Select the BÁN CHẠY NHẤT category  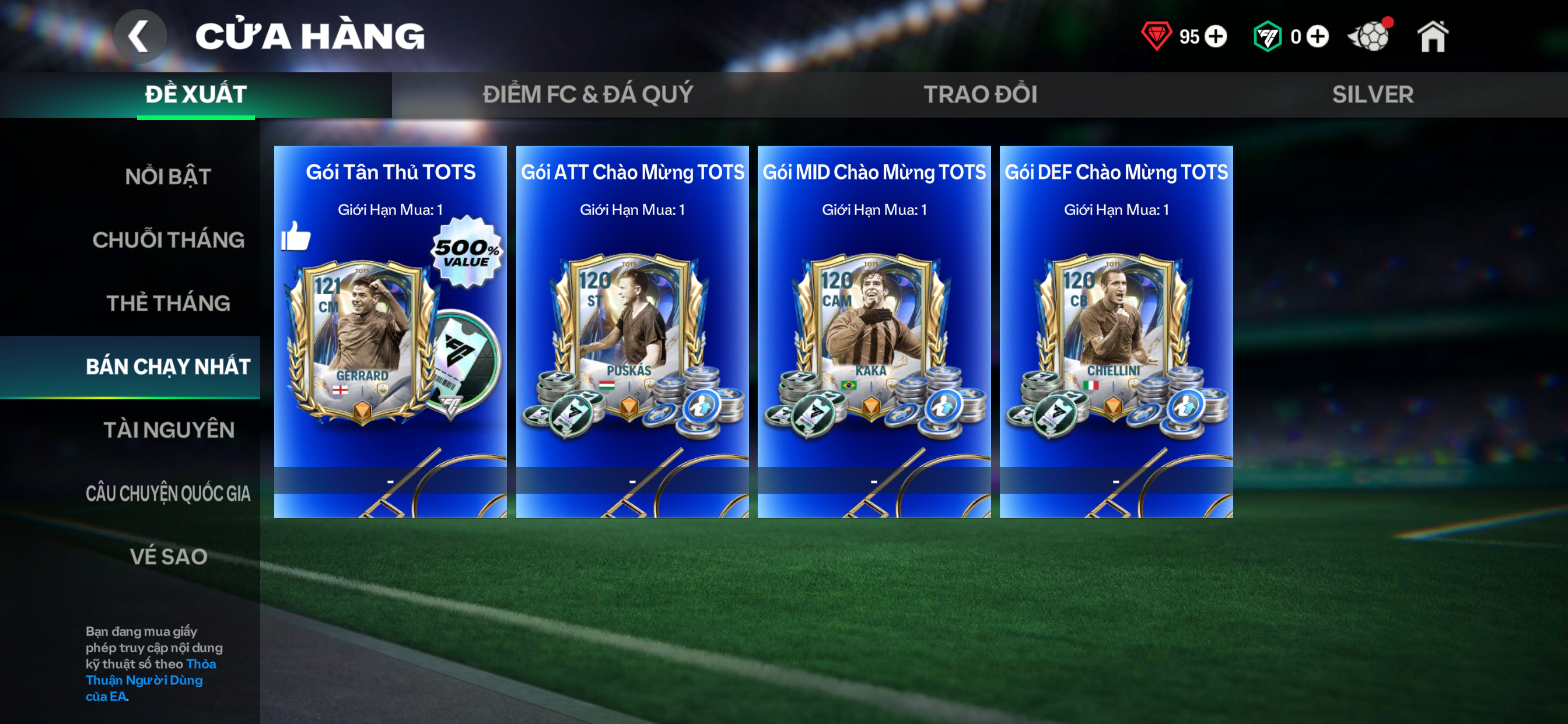(x=168, y=366)
